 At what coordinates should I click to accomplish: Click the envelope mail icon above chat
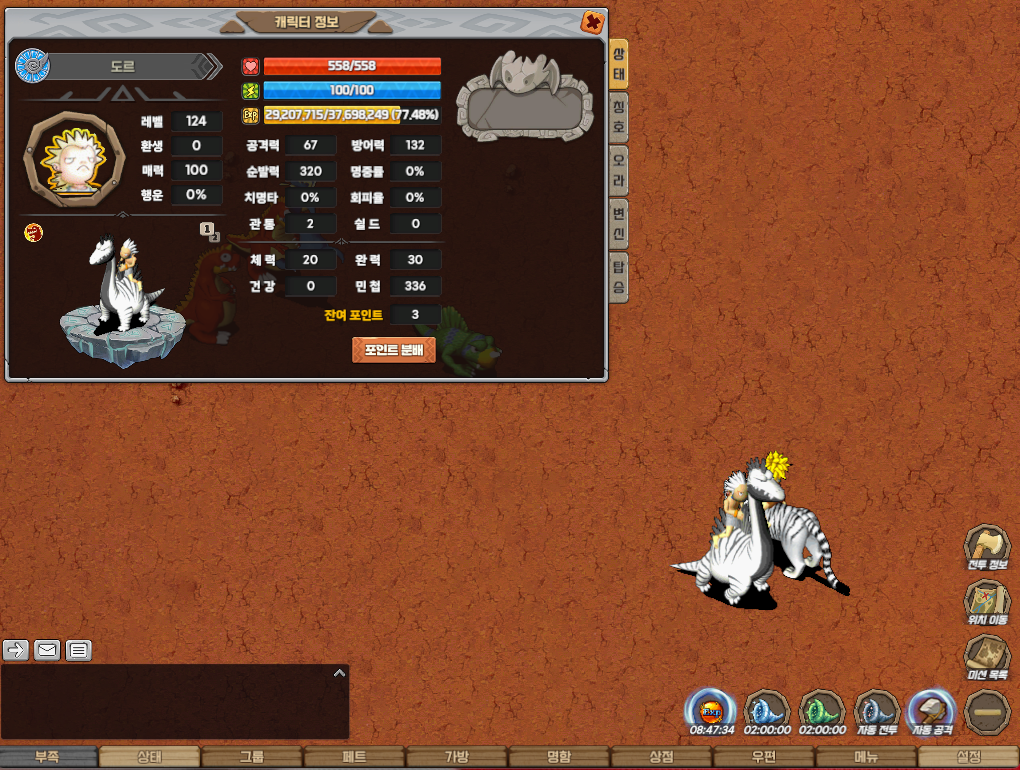pos(47,650)
